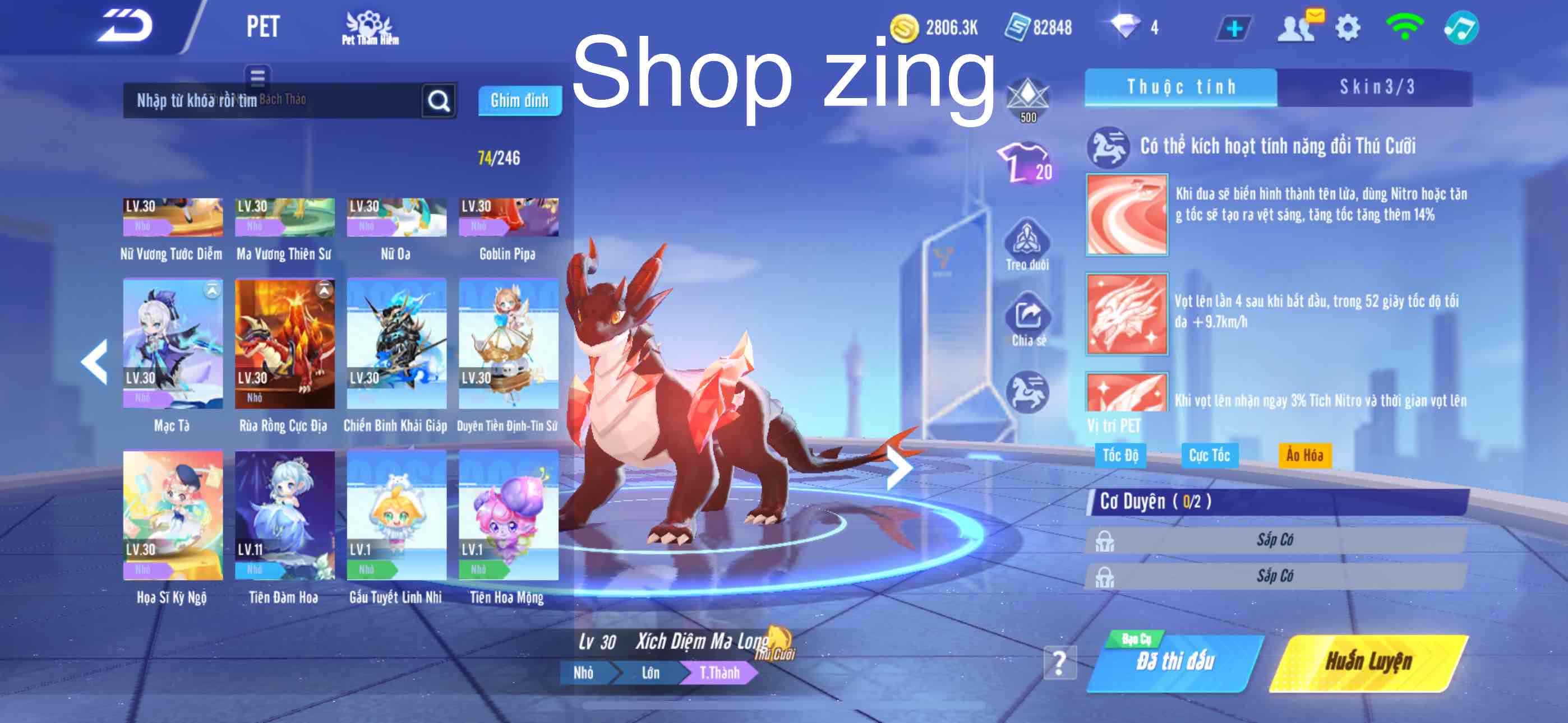This screenshot has width=1568, height=723.
Task: Click the left arrow to browse pets
Action: pyautogui.click(x=94, y=363)
